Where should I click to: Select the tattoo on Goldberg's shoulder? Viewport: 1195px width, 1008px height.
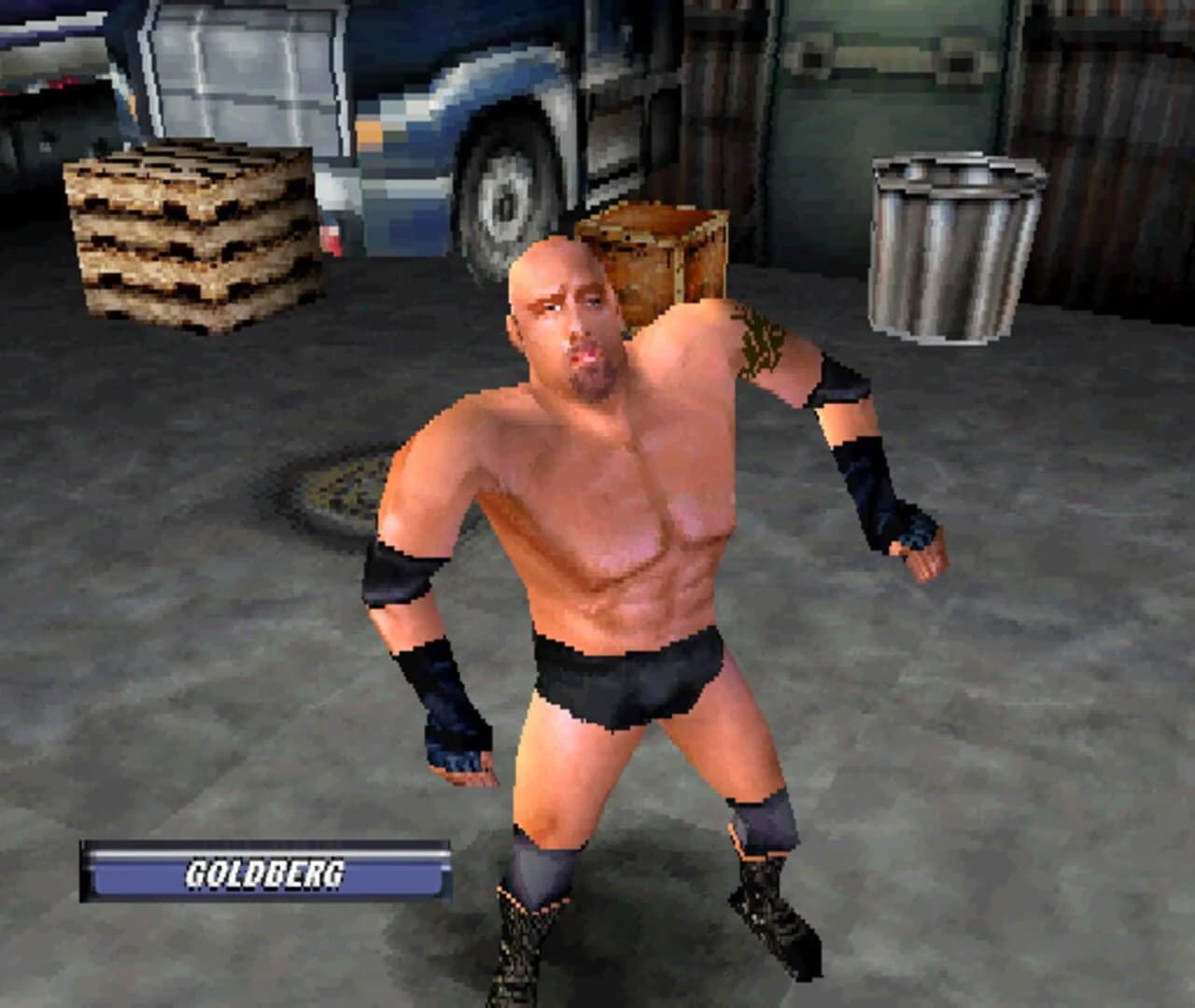click(761, 341)
